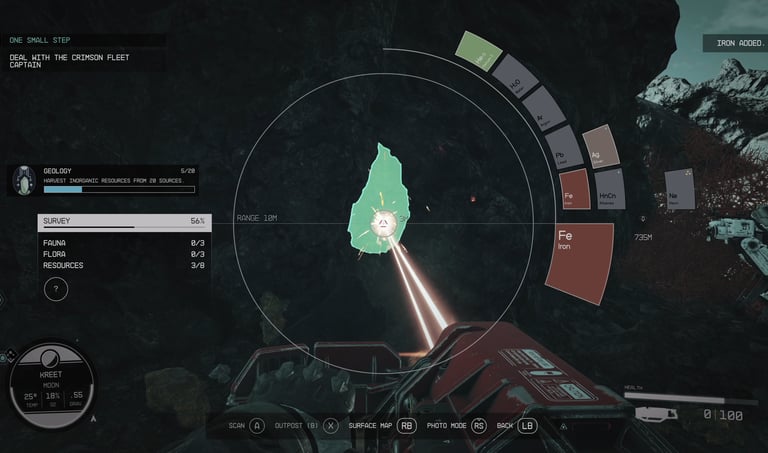Select the Resources survey row
Image resolution: width=768 pixels, height=453 pixels.
click(123, 265)
